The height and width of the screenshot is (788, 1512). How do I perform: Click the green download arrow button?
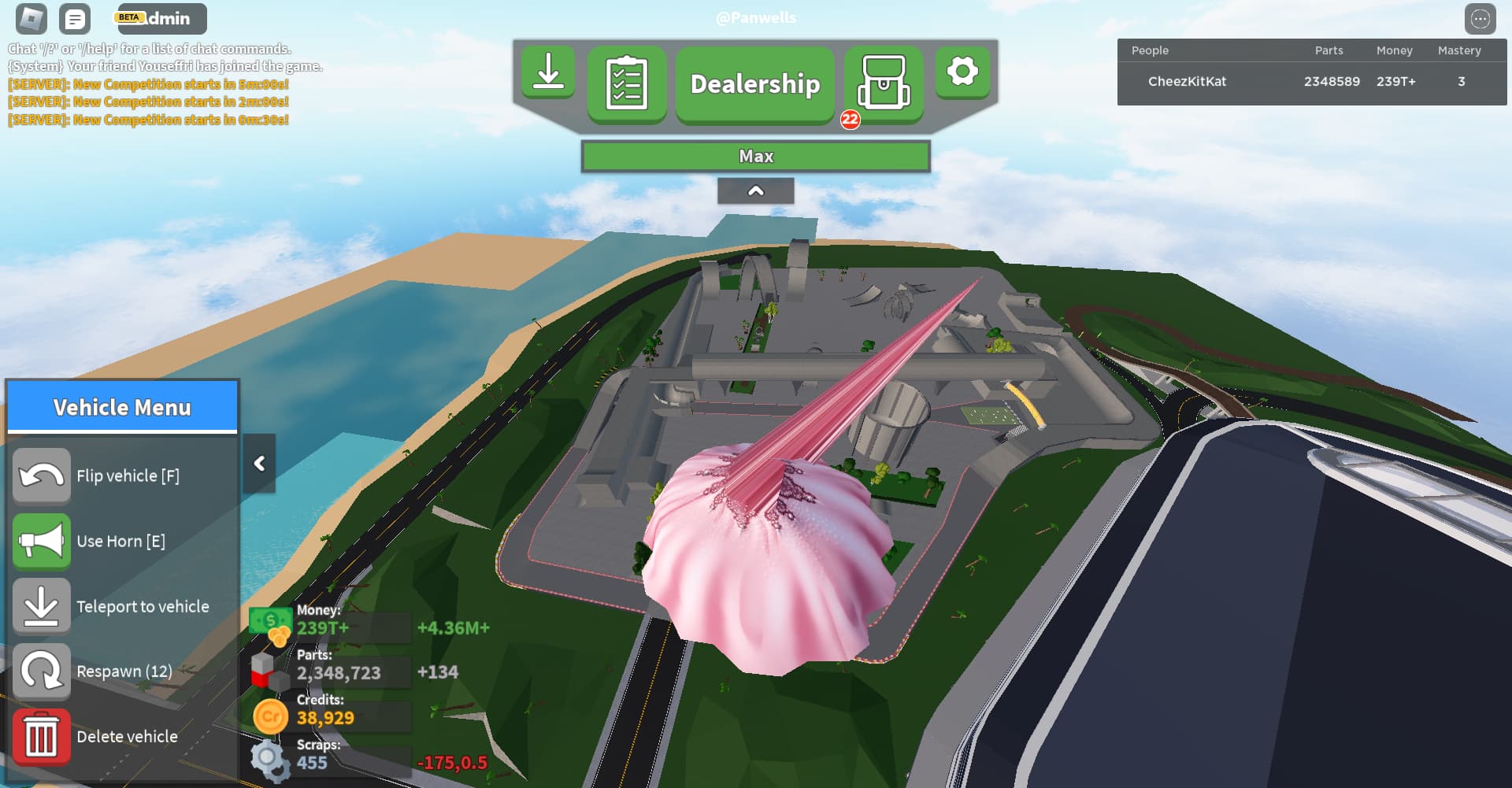(548, 72)
